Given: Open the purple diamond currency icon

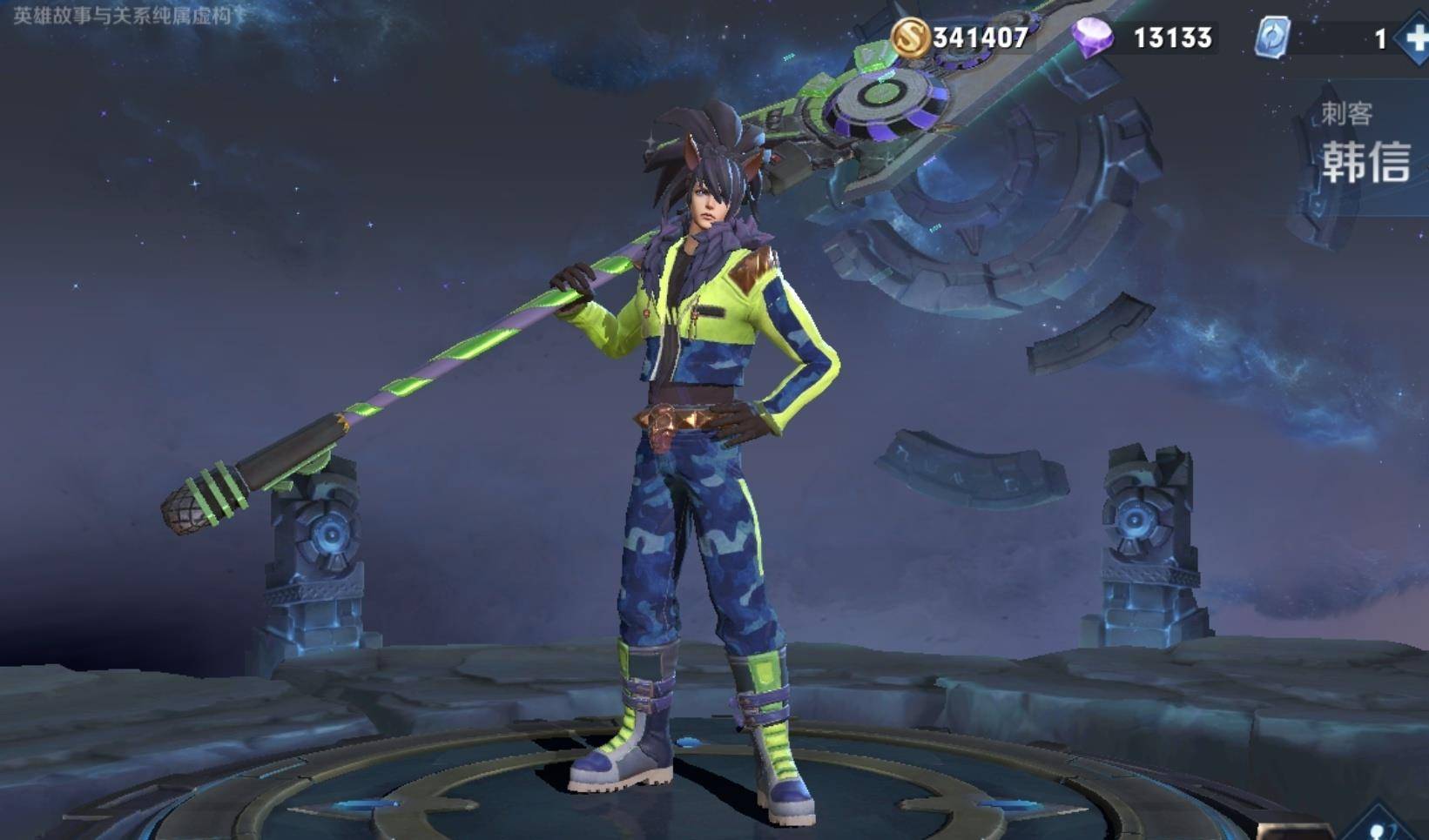Looking at the screenshot, I should tap(1092, 37).
